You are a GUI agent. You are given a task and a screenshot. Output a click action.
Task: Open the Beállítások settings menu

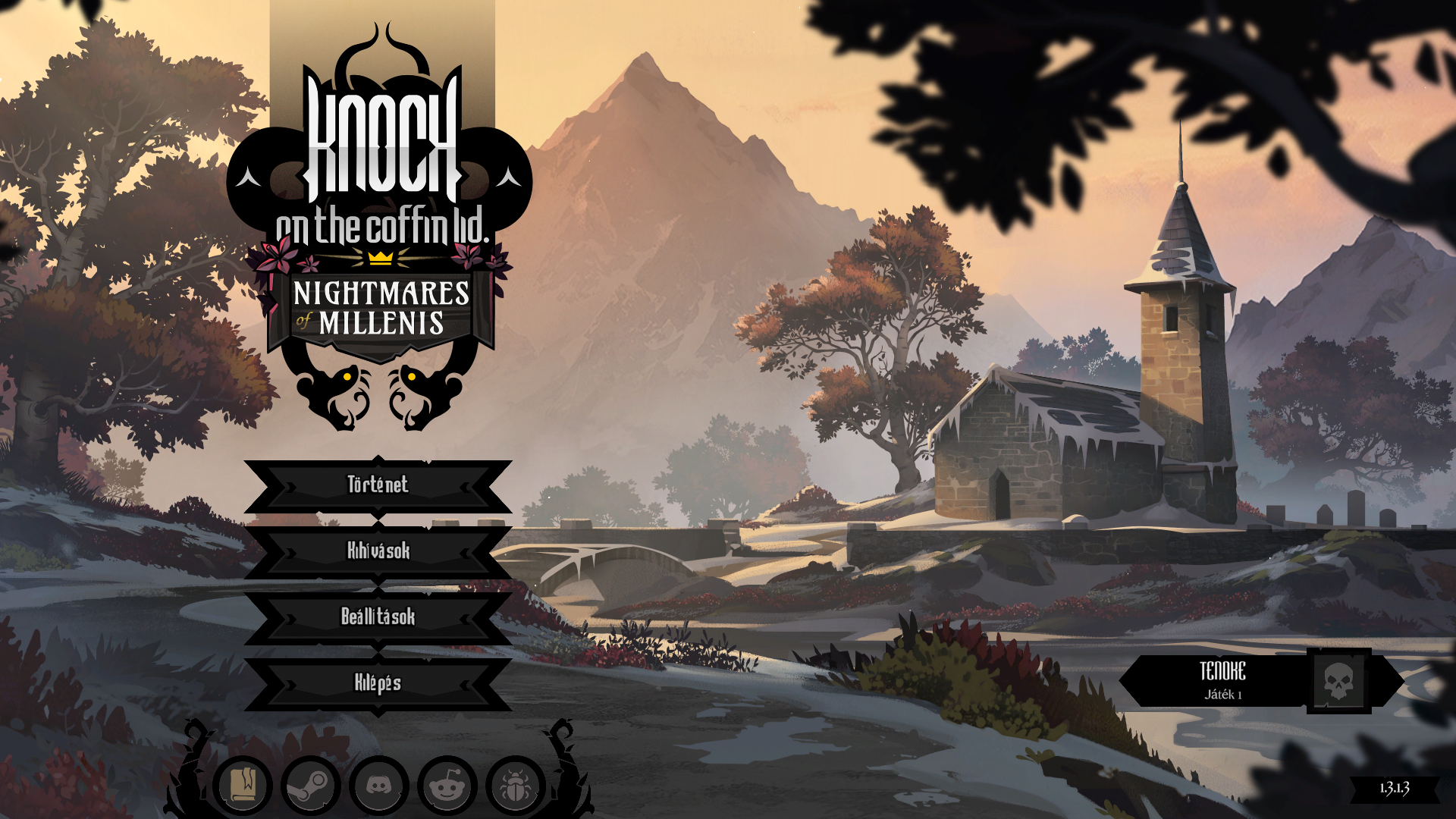tap(378, 617)
